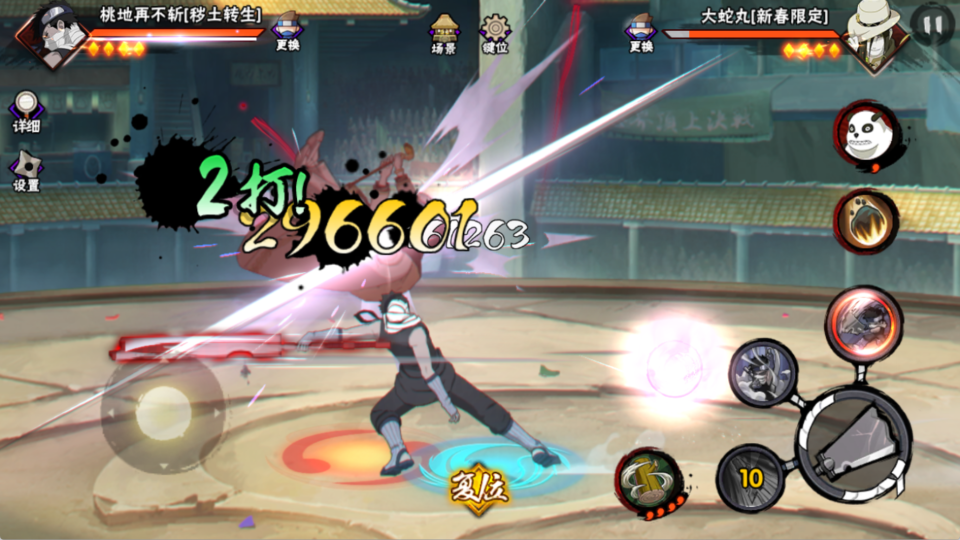Use the substitution skill showing 10

coord(750,478)
